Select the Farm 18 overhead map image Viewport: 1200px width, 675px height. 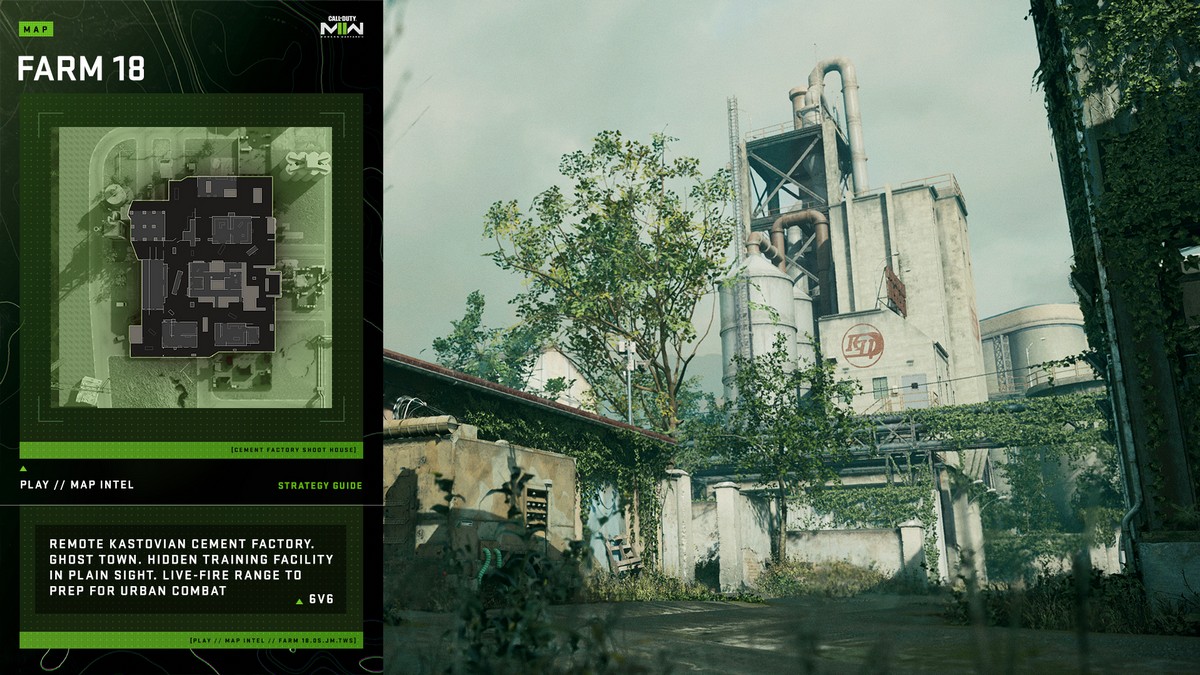click(x=191, y=267)
